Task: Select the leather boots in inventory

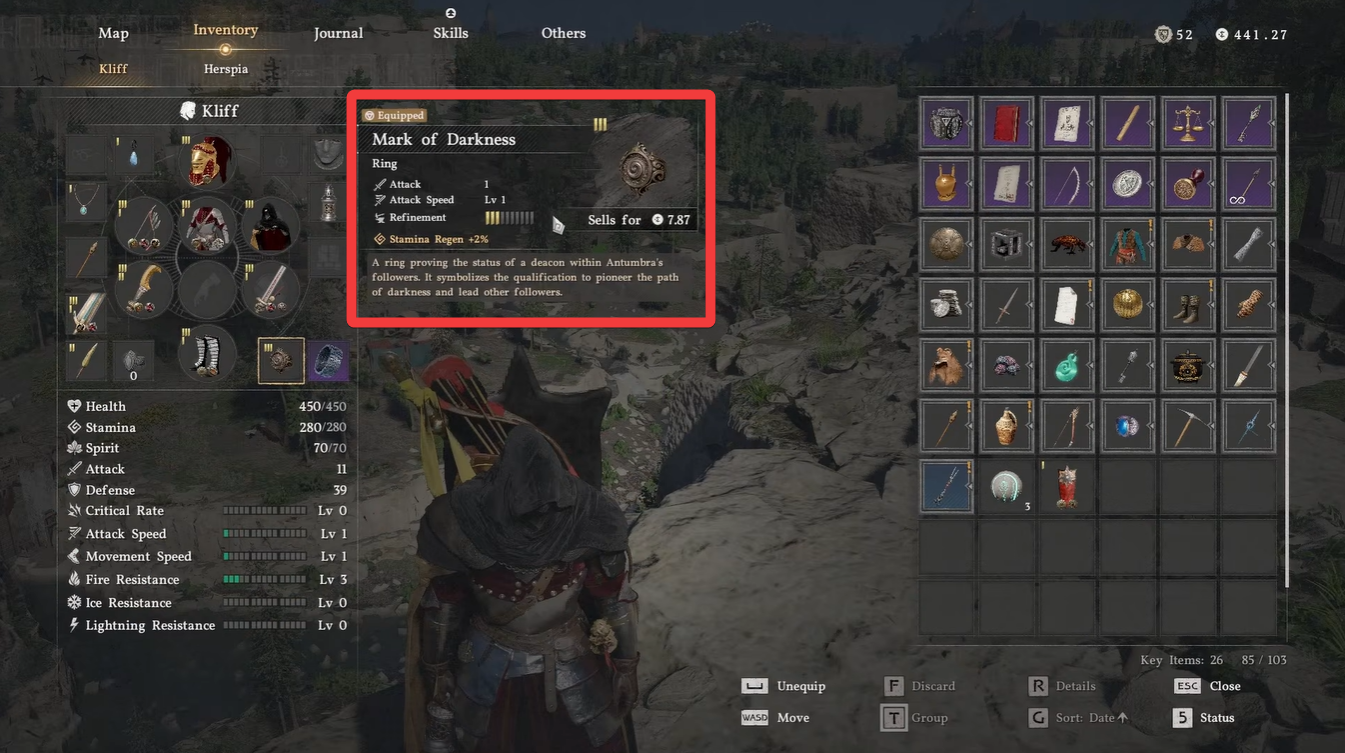Action: pyautogui.click(x=1188, y=304)
